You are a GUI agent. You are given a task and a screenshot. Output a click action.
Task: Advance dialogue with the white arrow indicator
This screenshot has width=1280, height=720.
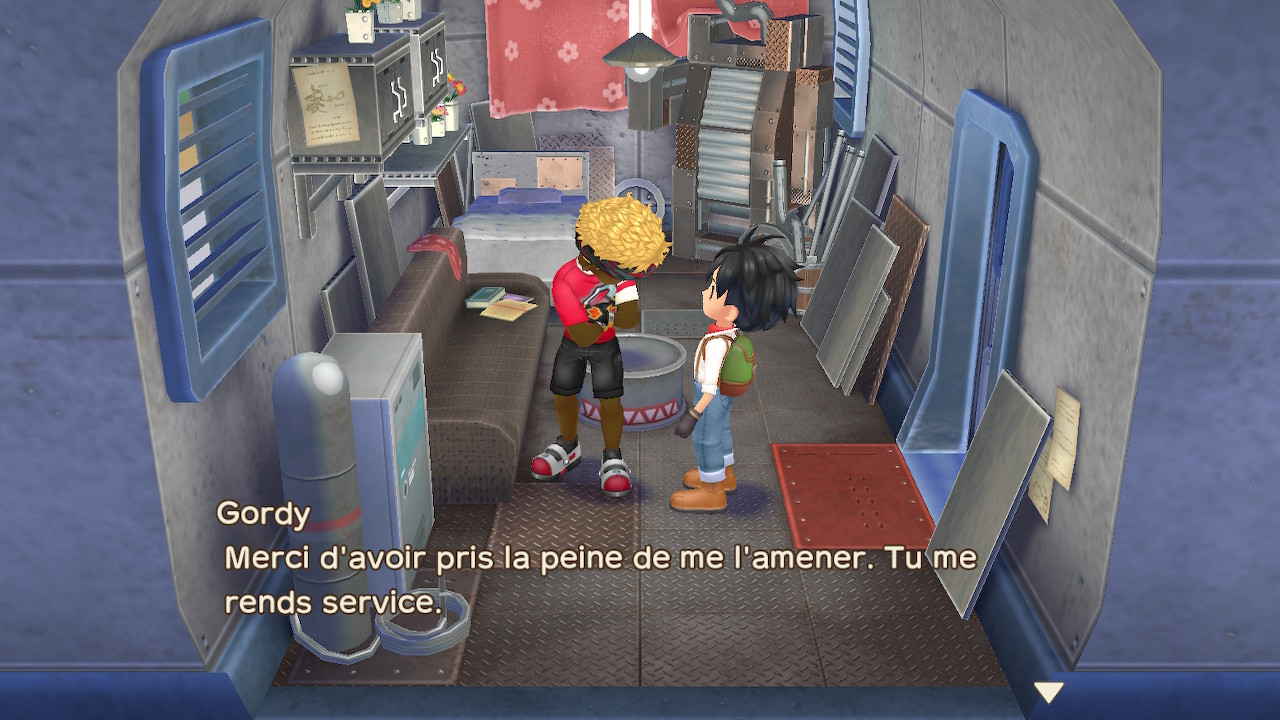coord(1048,691)
